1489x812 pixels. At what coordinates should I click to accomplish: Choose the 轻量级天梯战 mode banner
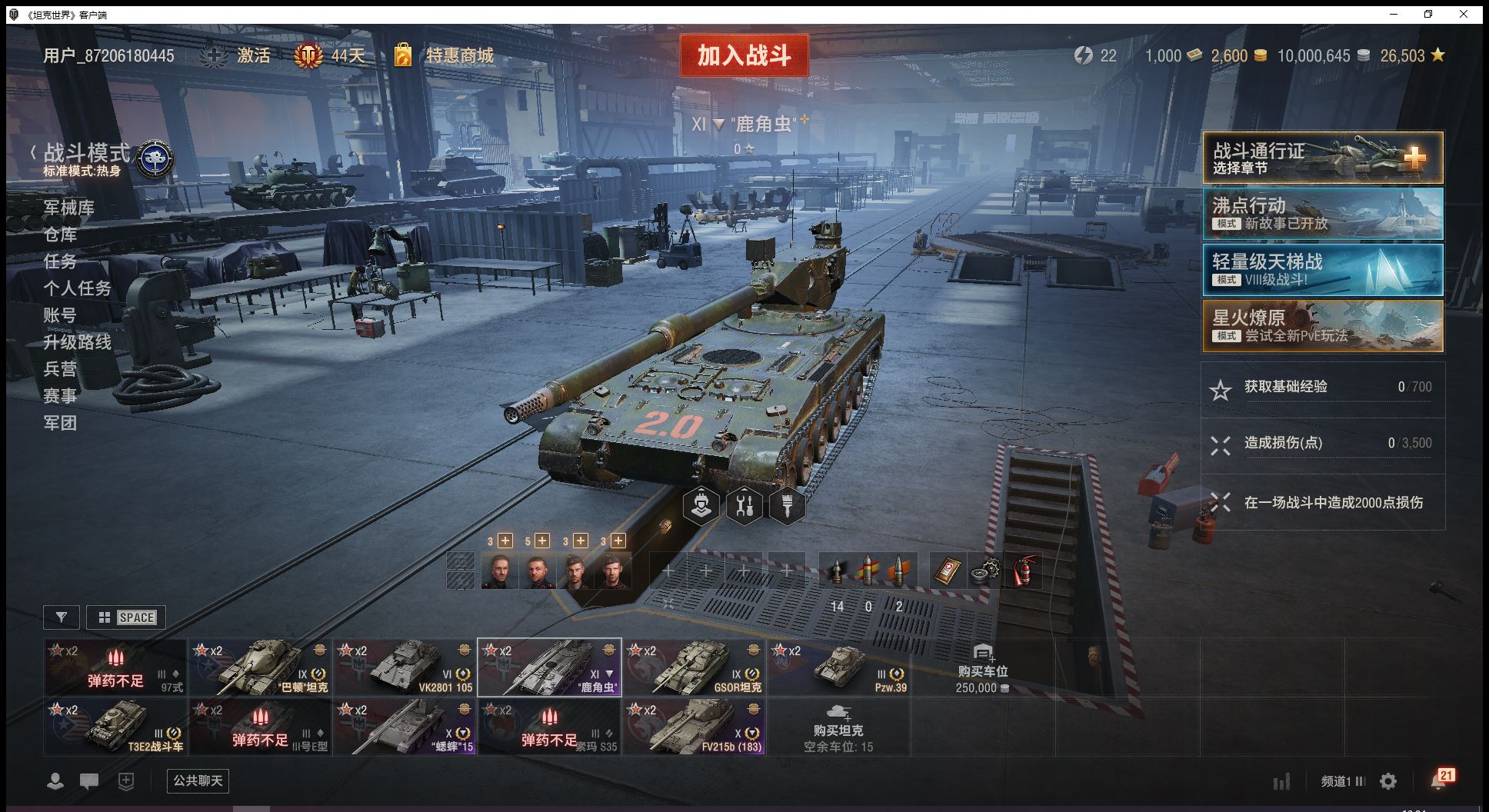(1322, 270)
